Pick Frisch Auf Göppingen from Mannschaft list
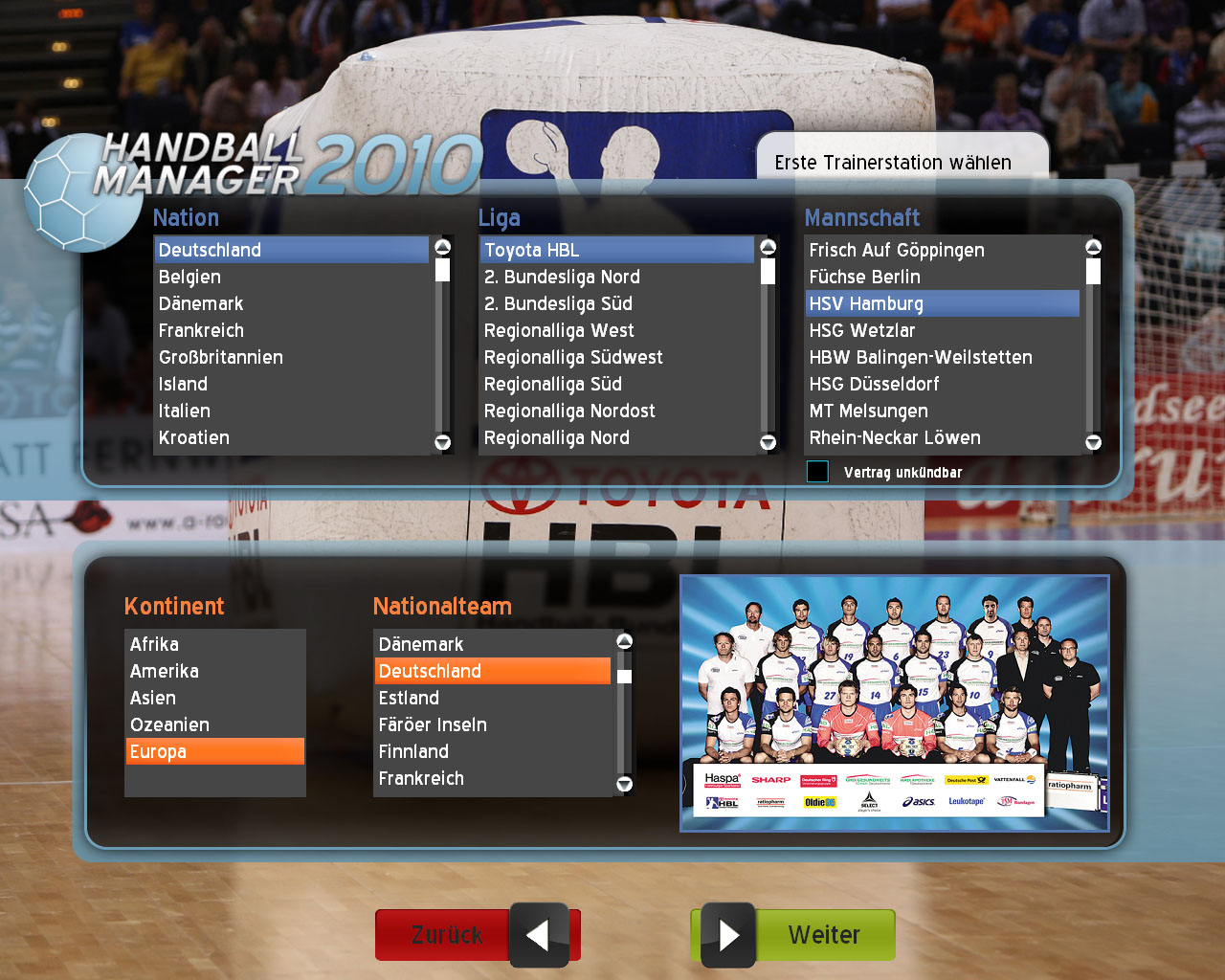Viewport: 1225px width, 980px height. tap(897, 251)
